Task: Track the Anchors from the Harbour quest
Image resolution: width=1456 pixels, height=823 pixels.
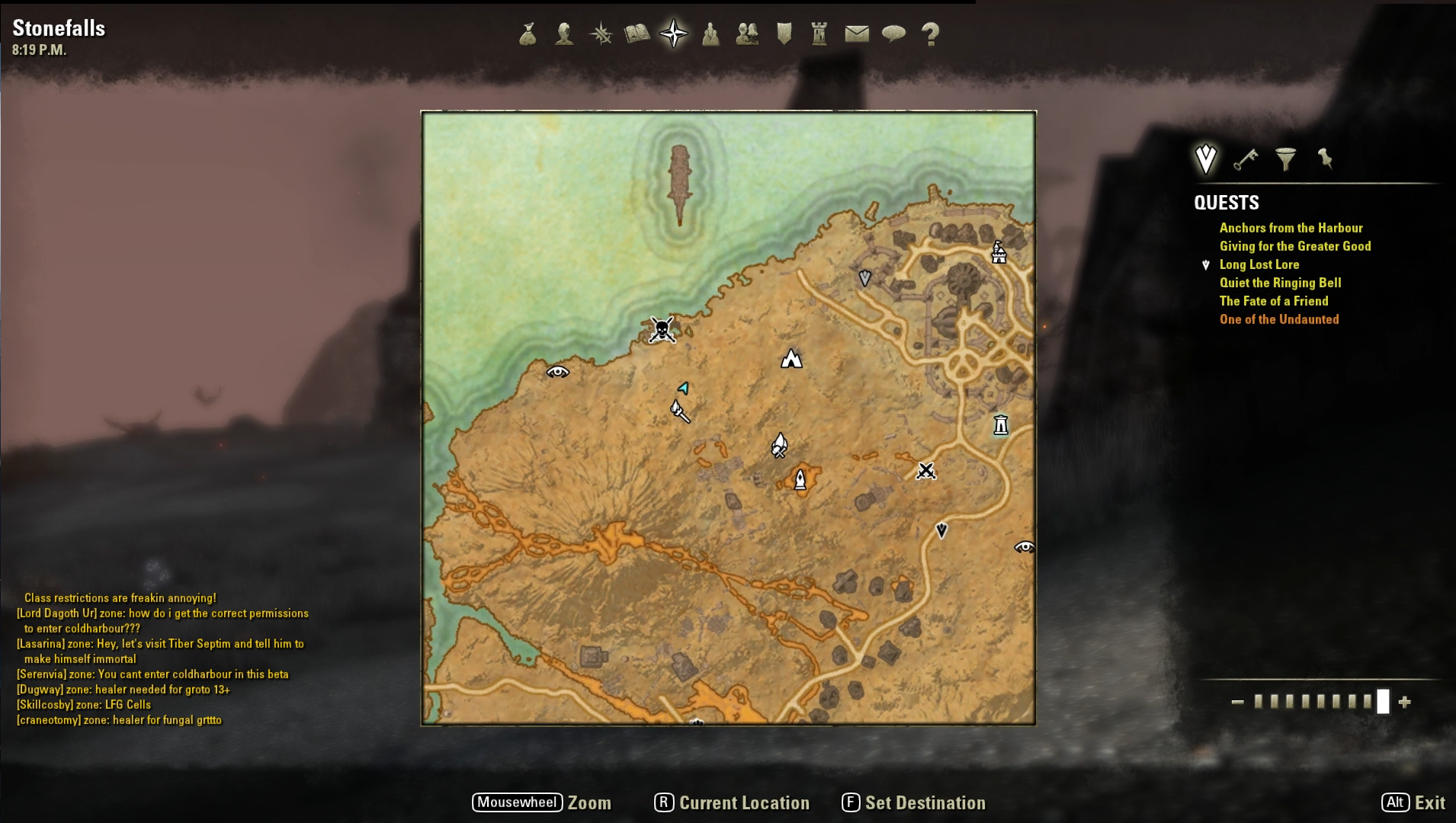Action: coord(1291,227)
